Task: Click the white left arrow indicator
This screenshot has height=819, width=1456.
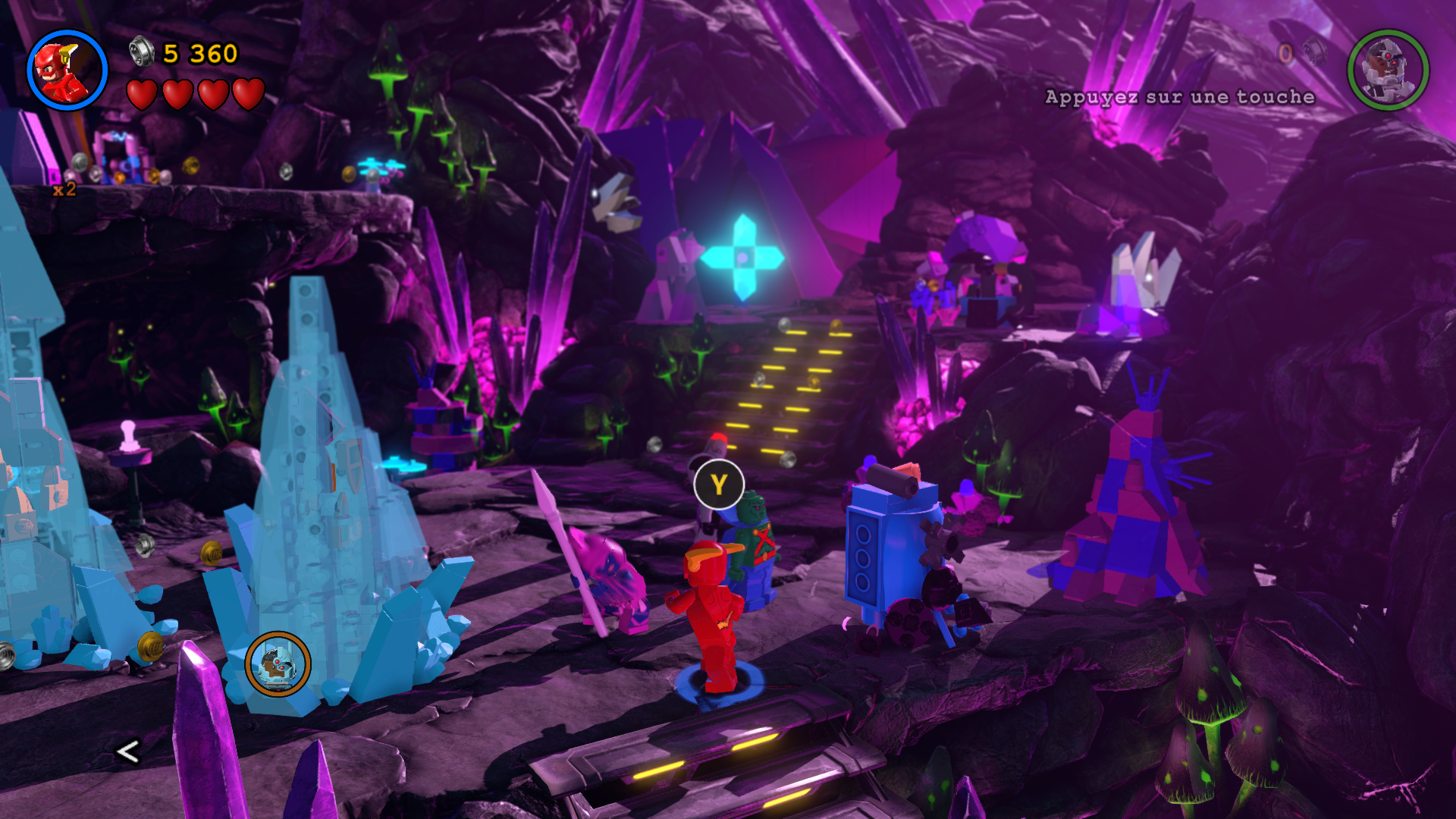Action: [127, 752]
